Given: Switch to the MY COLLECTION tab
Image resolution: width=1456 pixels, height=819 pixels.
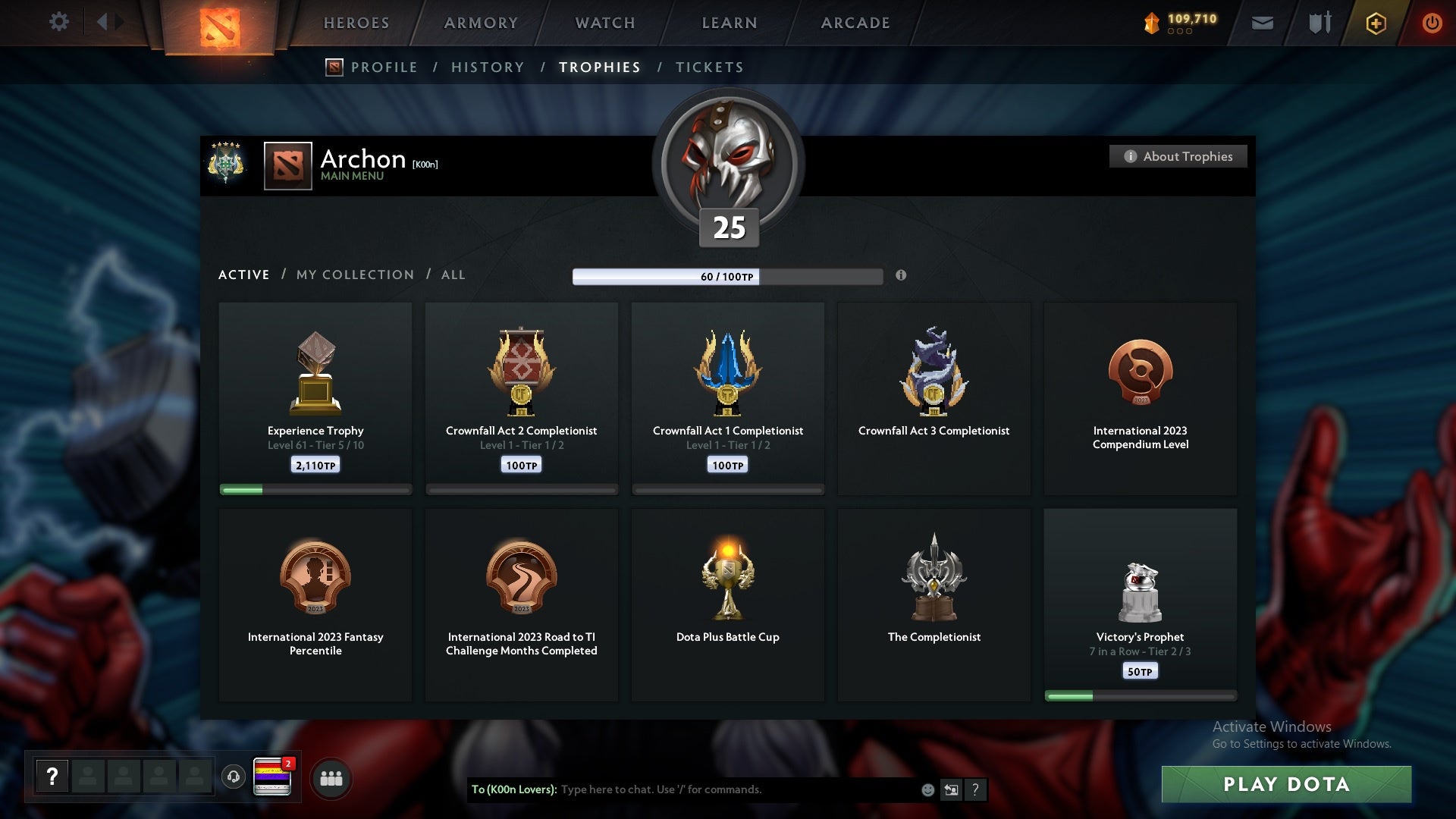Looking at the screenshot, I should (354, 275).
